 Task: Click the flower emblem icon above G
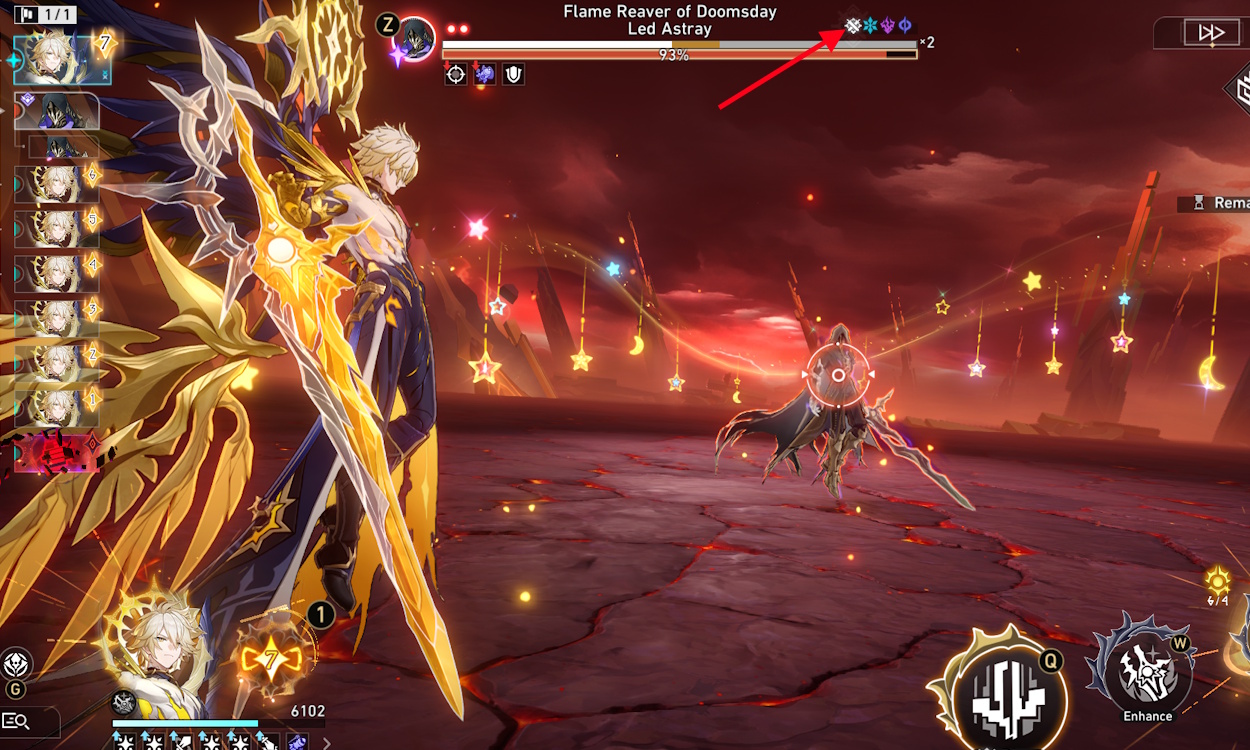[16, 664]
